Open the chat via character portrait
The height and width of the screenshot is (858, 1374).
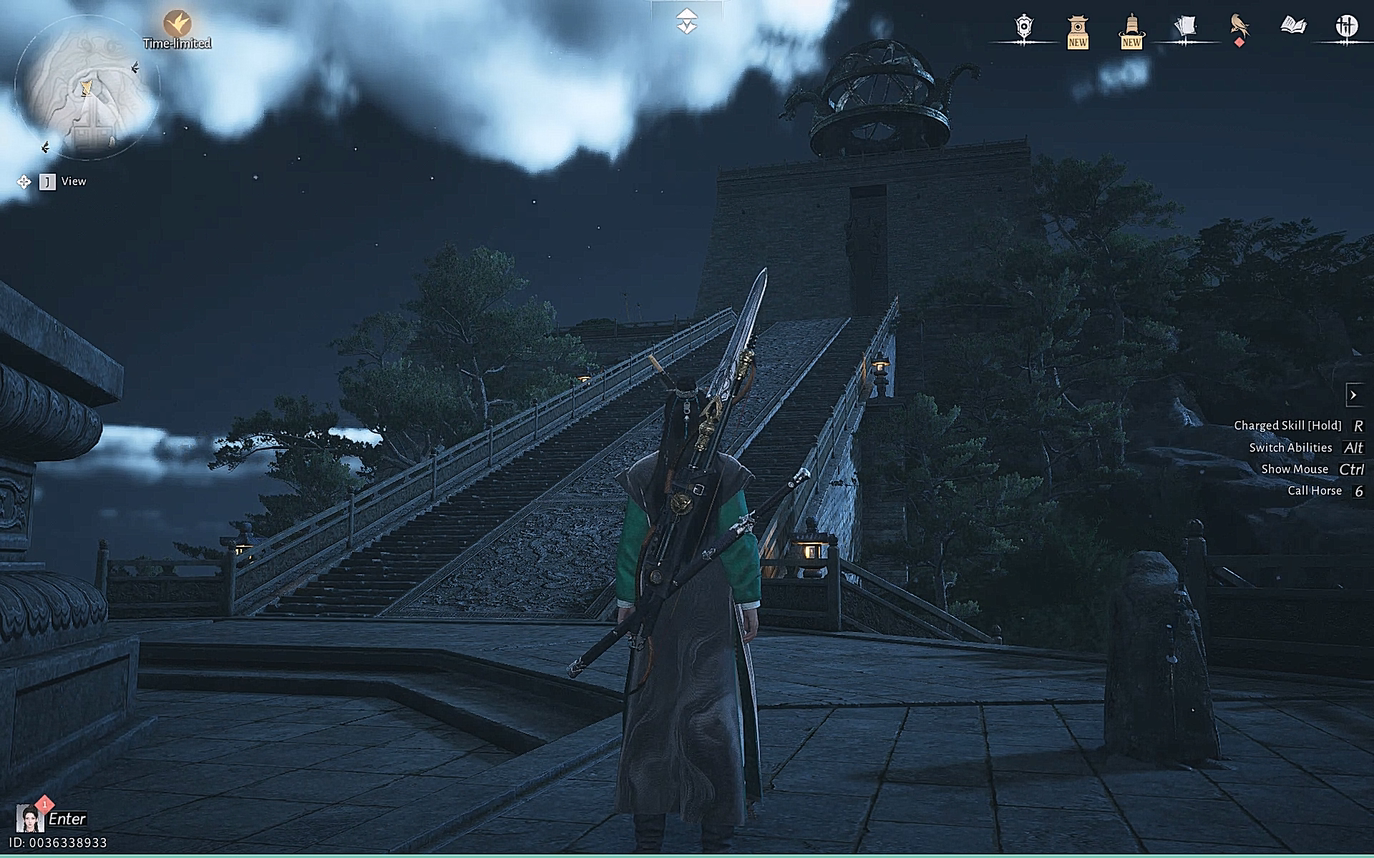(x=29, y=818)
